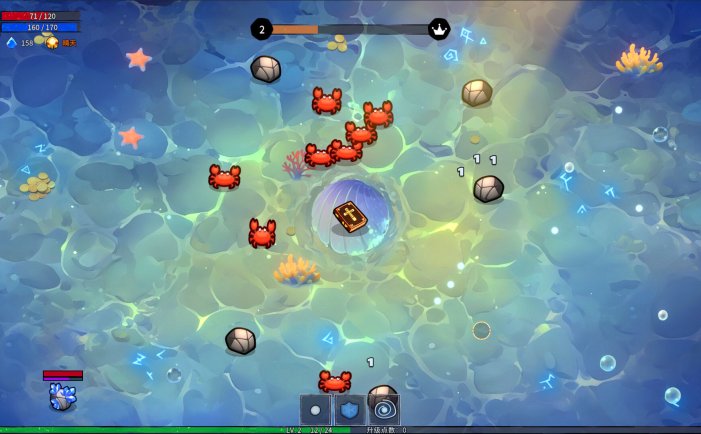Screen dimensions: 701x434
Task: Click the sunny weather status icon
Action: (x=52, y=42)
